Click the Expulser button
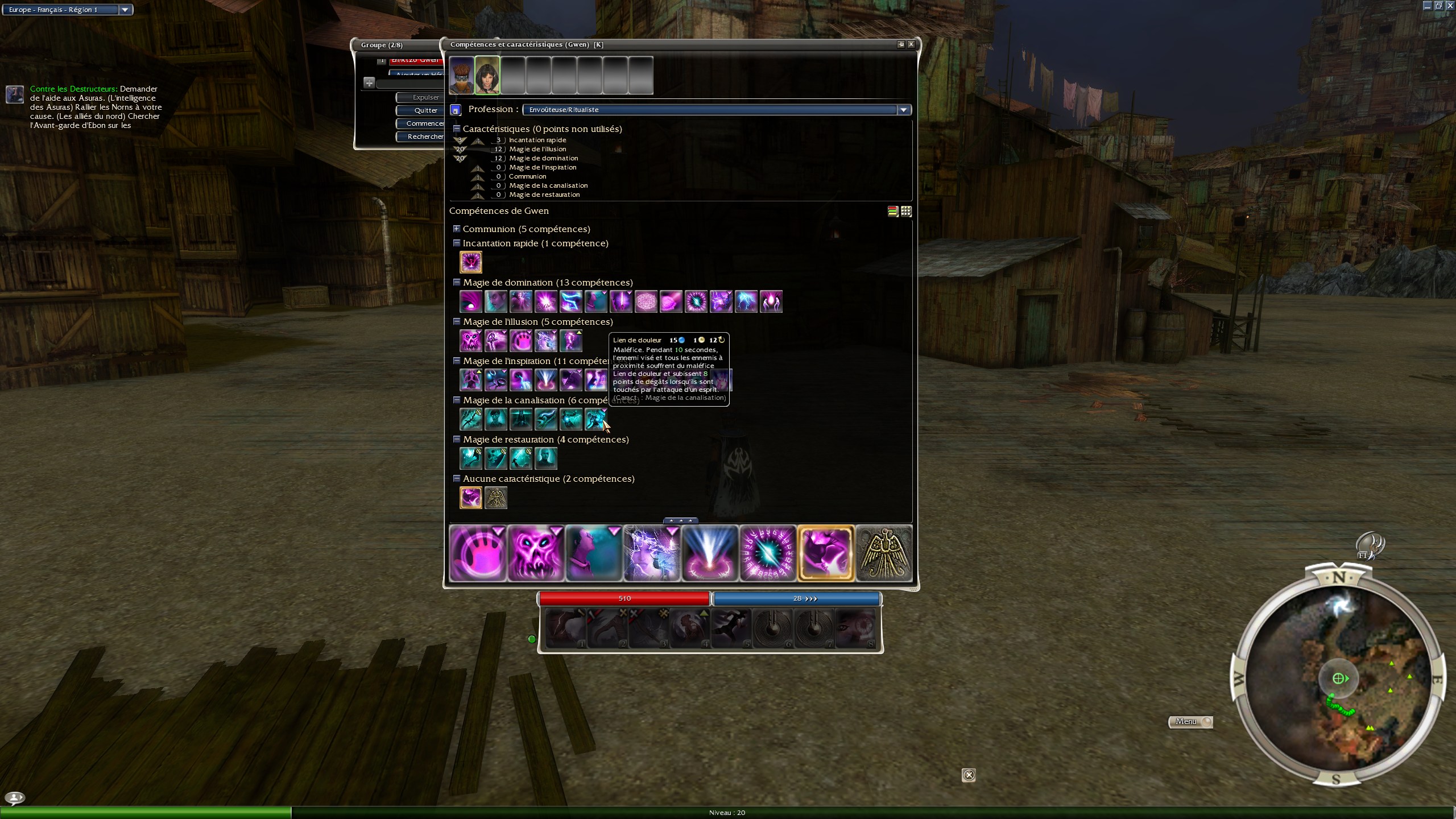 click(425, 97)
